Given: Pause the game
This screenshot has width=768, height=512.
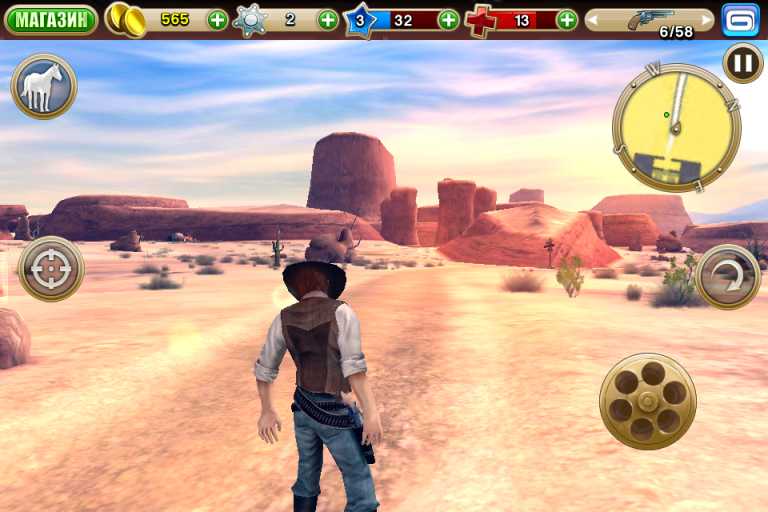Looking at the screenshot, I should click(x=742, y=63).
